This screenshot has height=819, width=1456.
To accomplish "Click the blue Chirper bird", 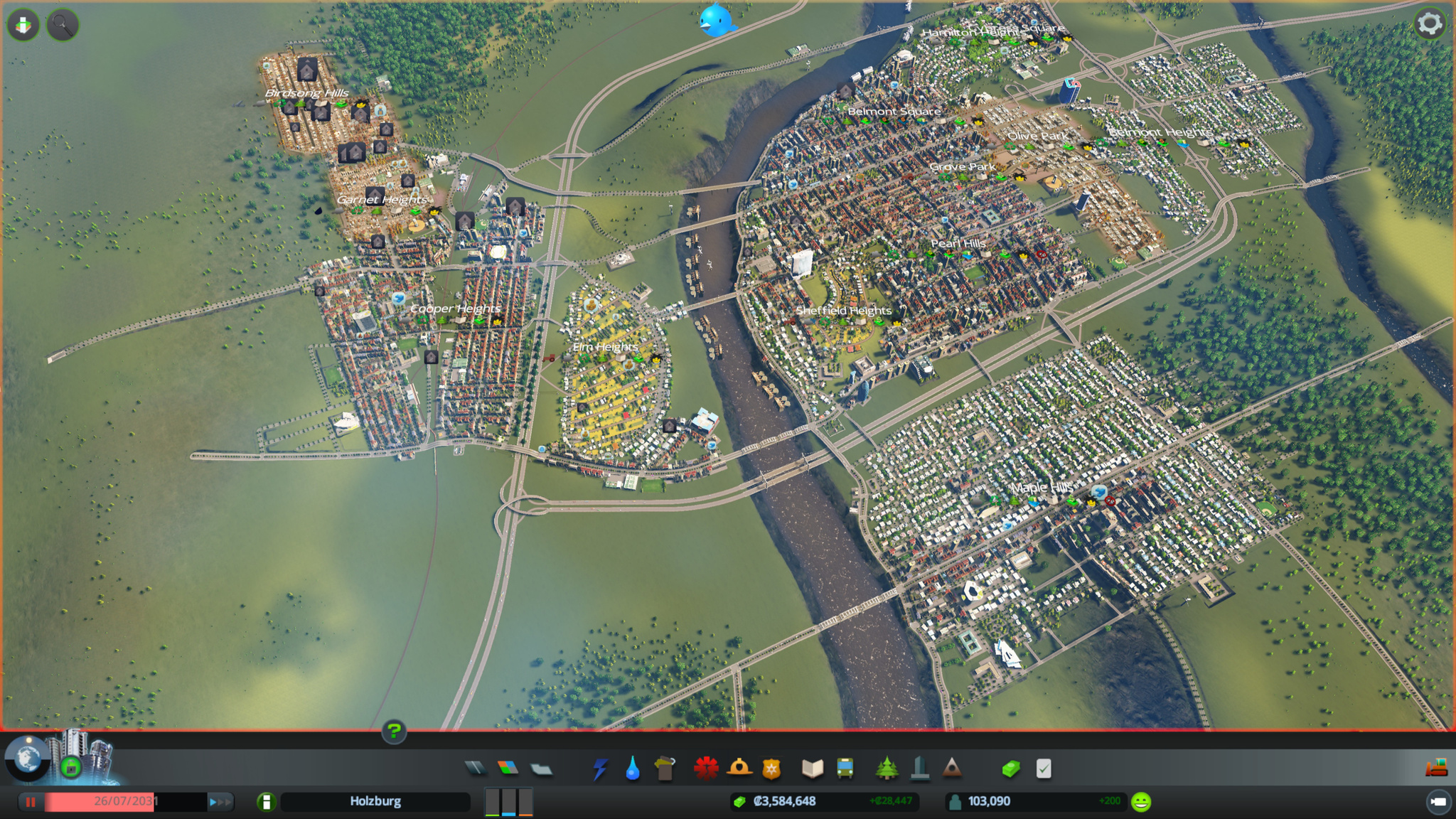I will 715,20.
